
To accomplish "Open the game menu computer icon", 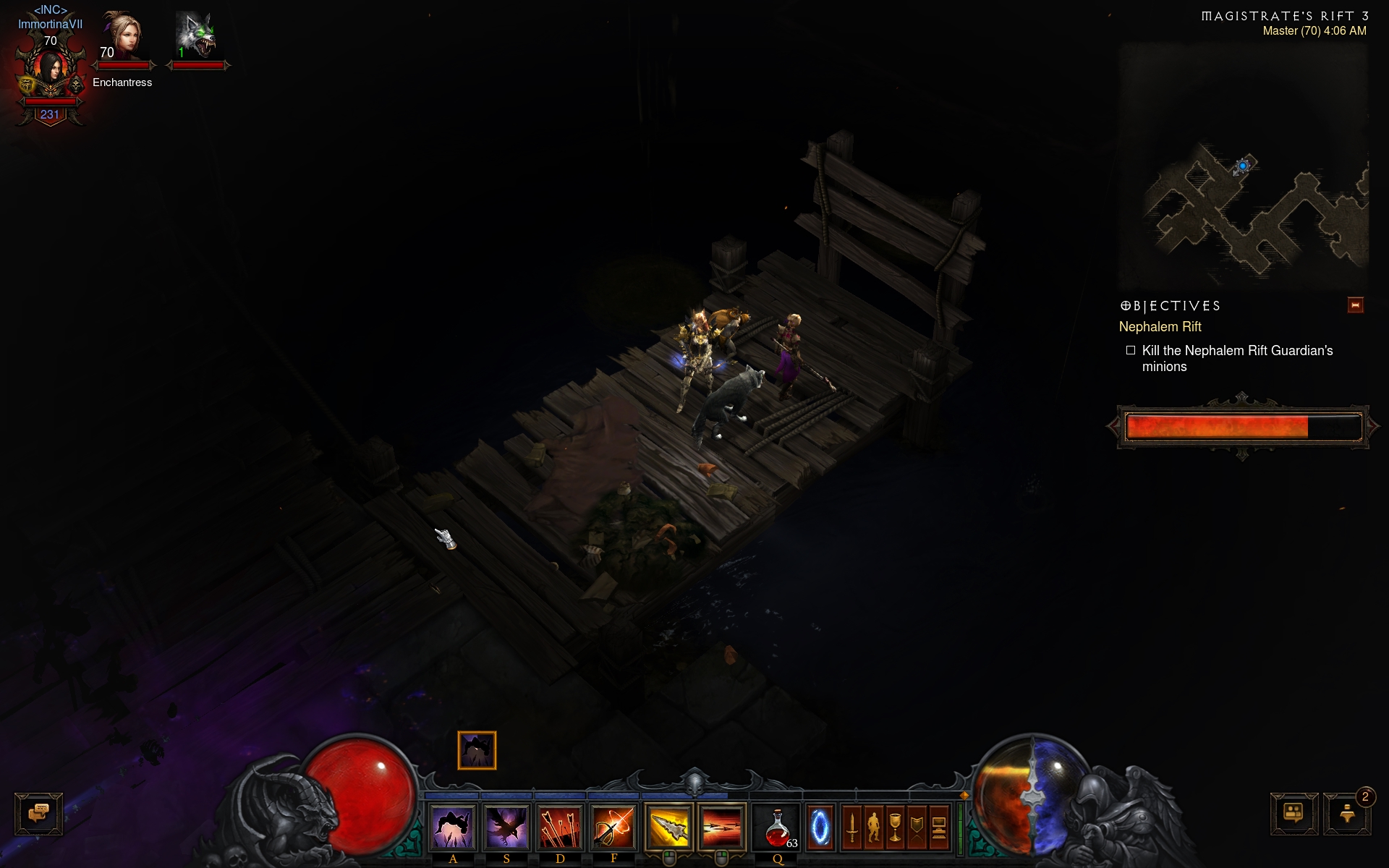I will click(x=939, y=827).
